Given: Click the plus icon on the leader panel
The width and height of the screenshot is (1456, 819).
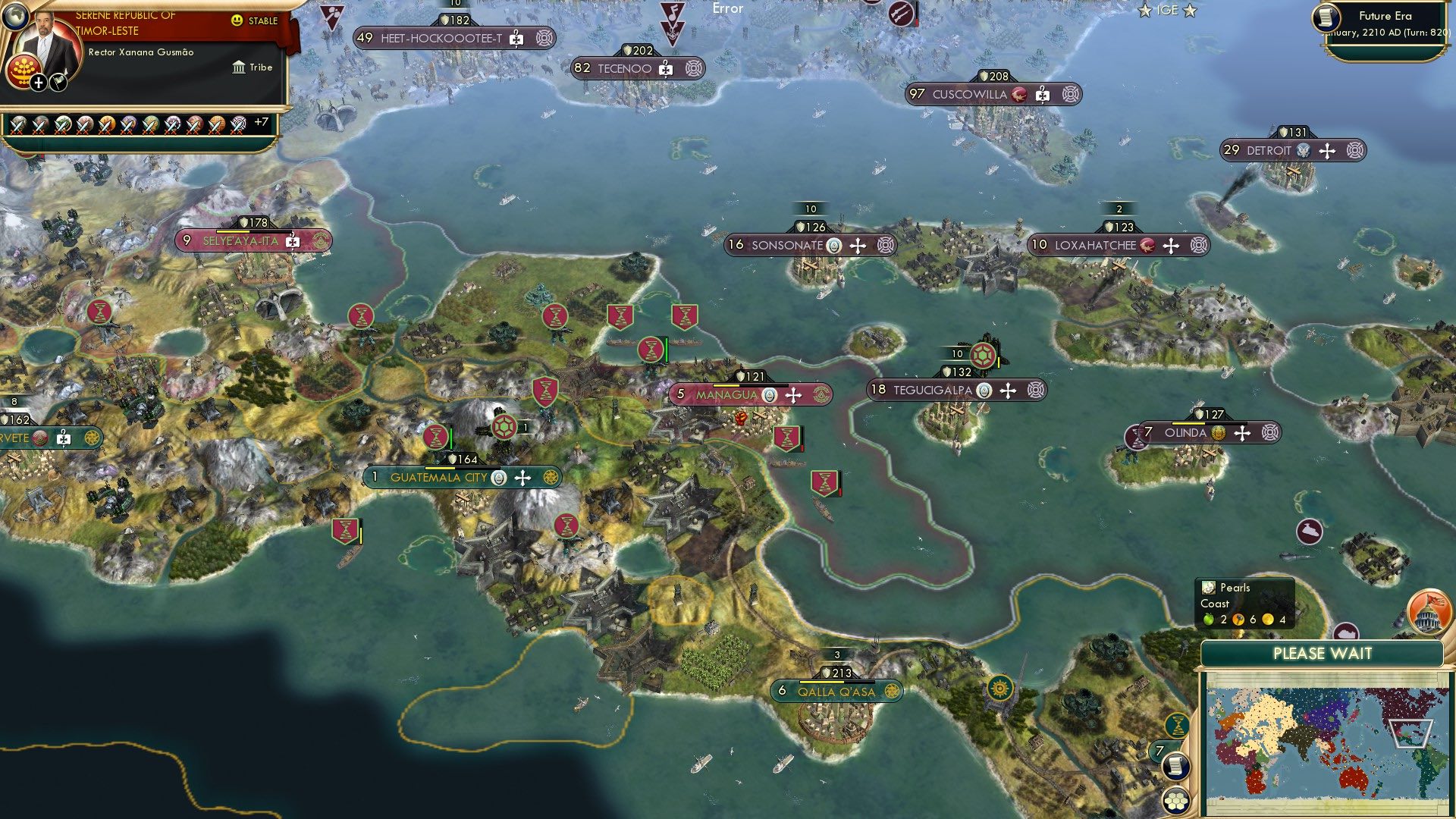Looking at the screenshot, I should 38,83.
